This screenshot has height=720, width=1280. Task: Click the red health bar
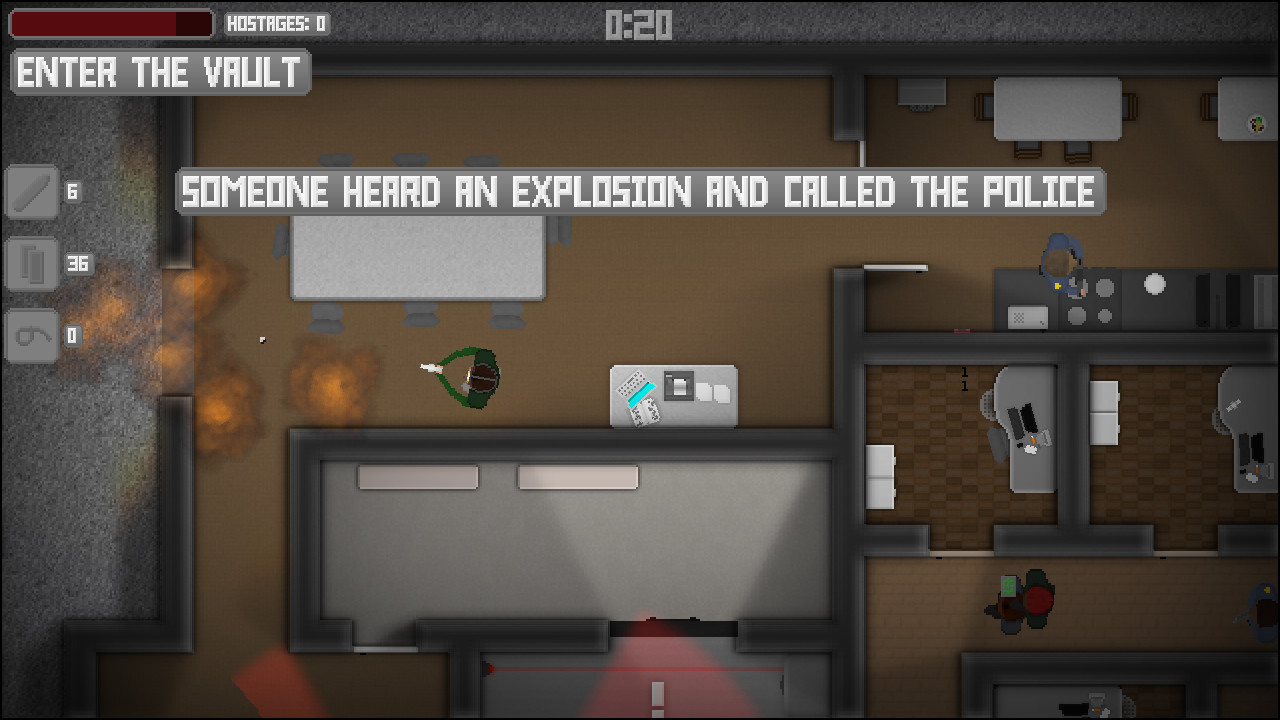point(110,23)
